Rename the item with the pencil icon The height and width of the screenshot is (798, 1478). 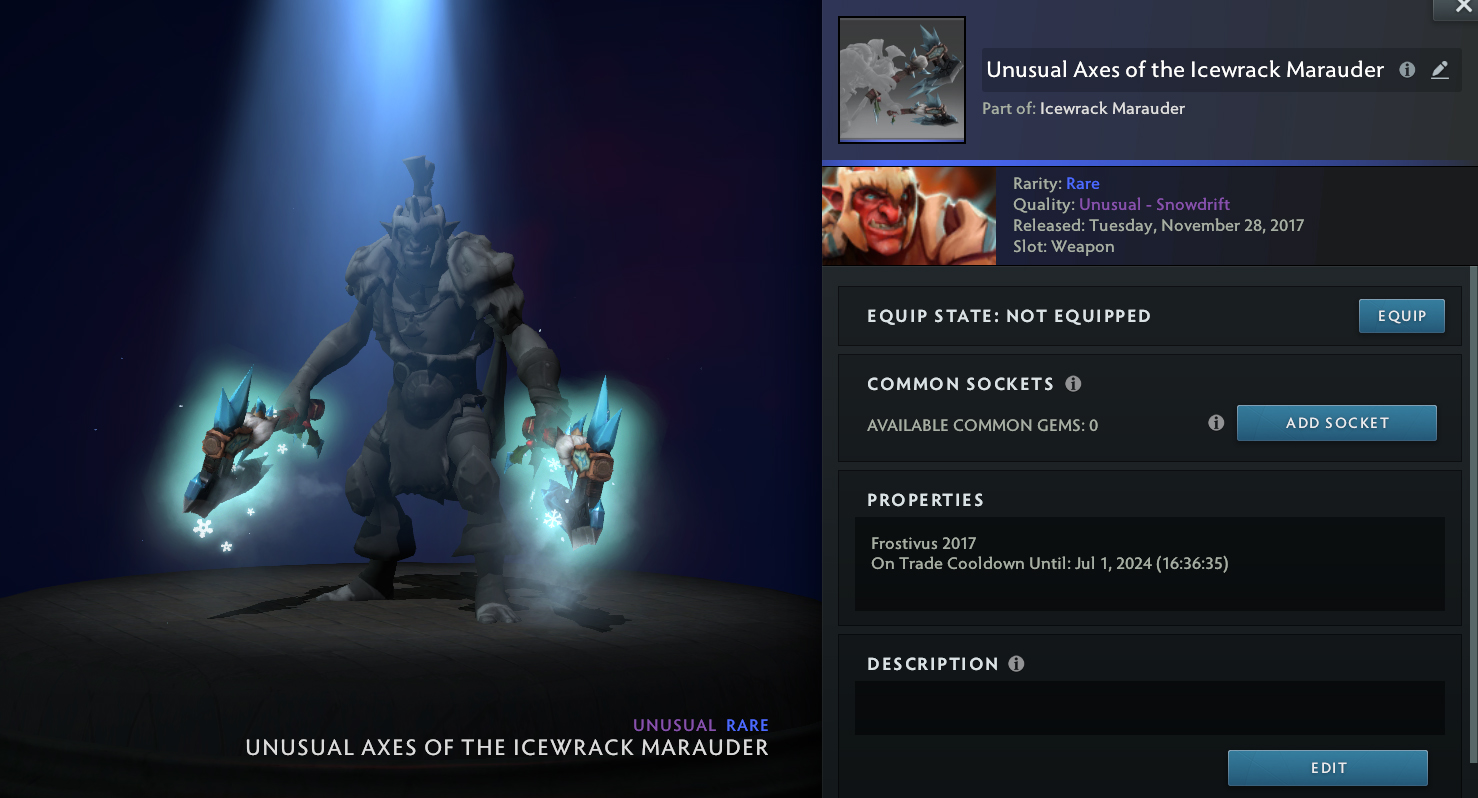1439,70
